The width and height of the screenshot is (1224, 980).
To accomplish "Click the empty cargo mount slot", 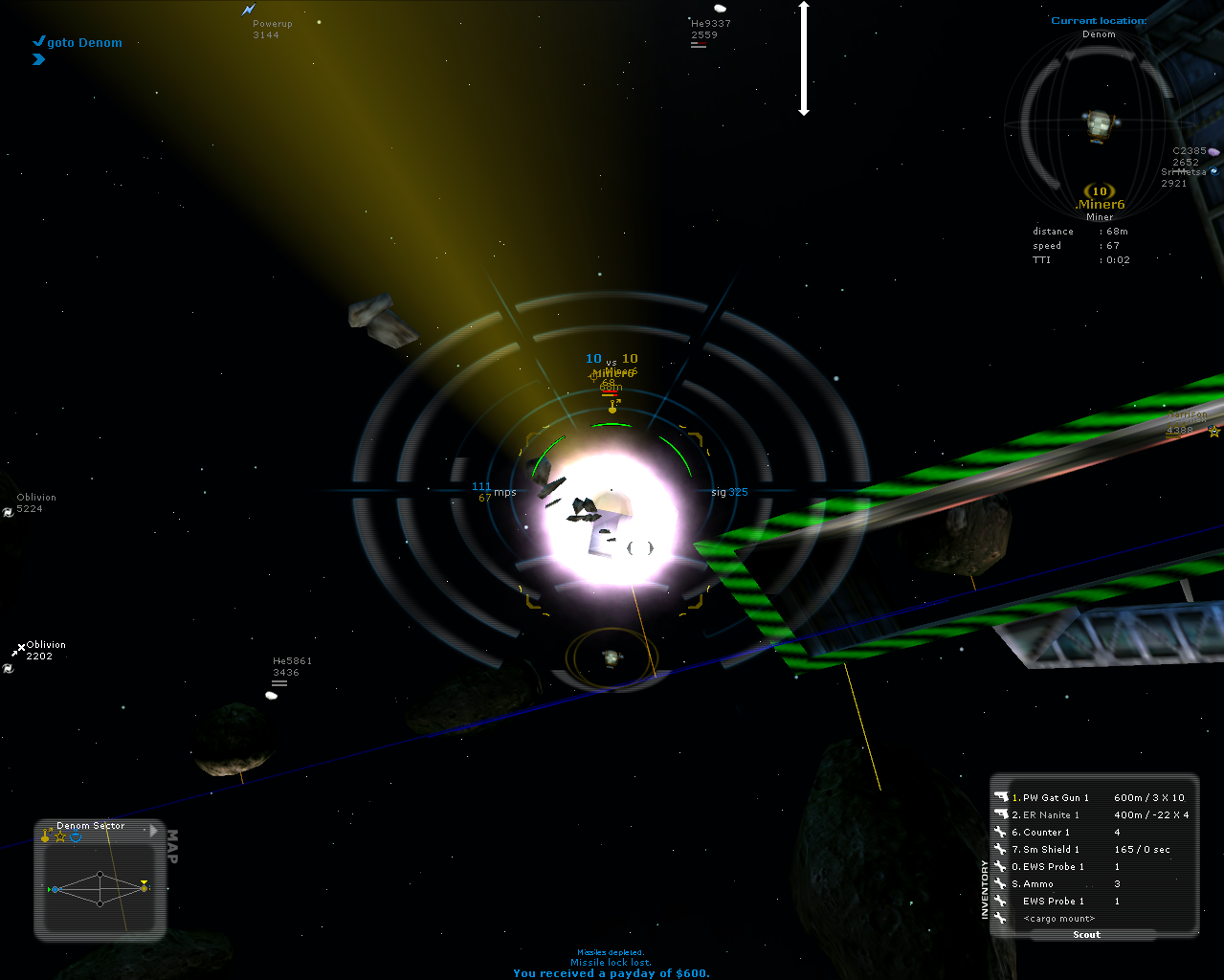I will coord(1058,918).
